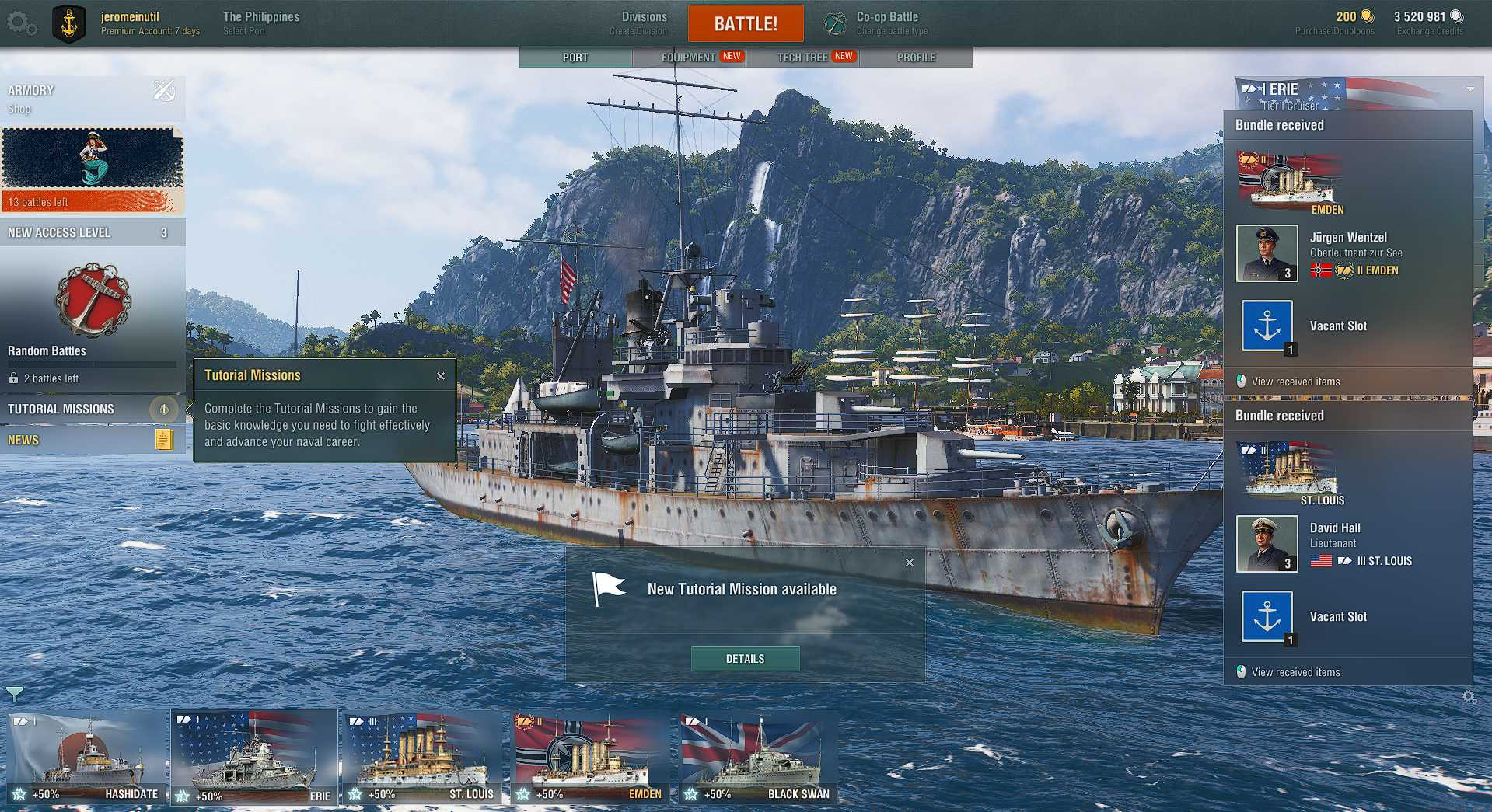Open the Tech Tree tab
Screen dimensions: 1492x812
802,57
